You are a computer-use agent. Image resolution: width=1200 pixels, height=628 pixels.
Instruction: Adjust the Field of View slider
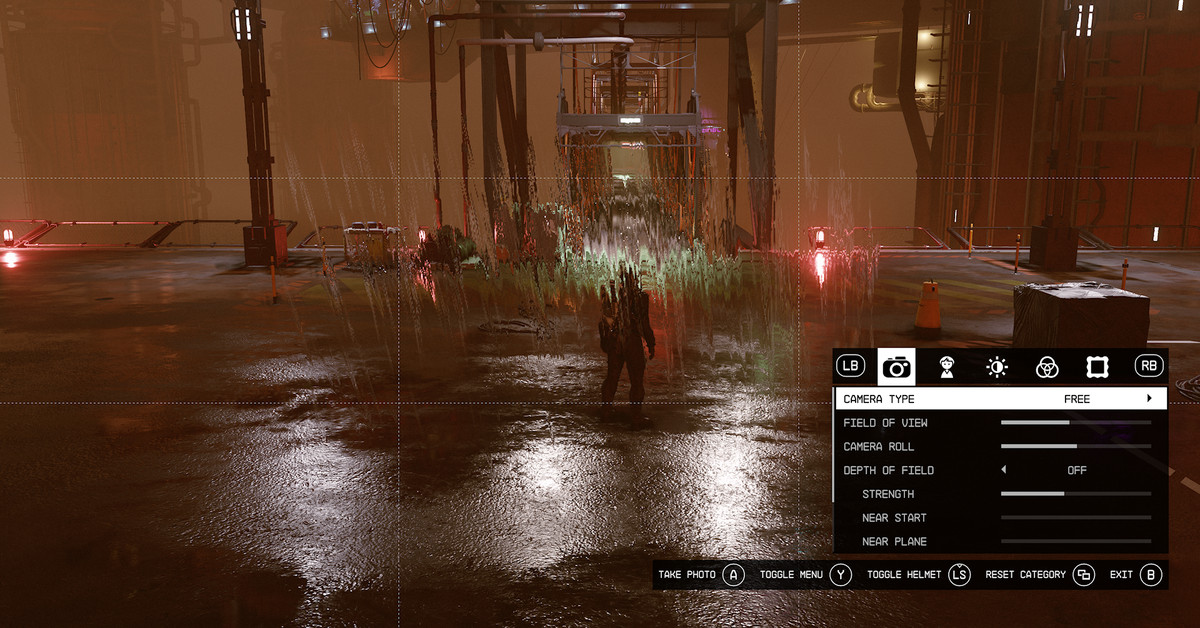1075,423
